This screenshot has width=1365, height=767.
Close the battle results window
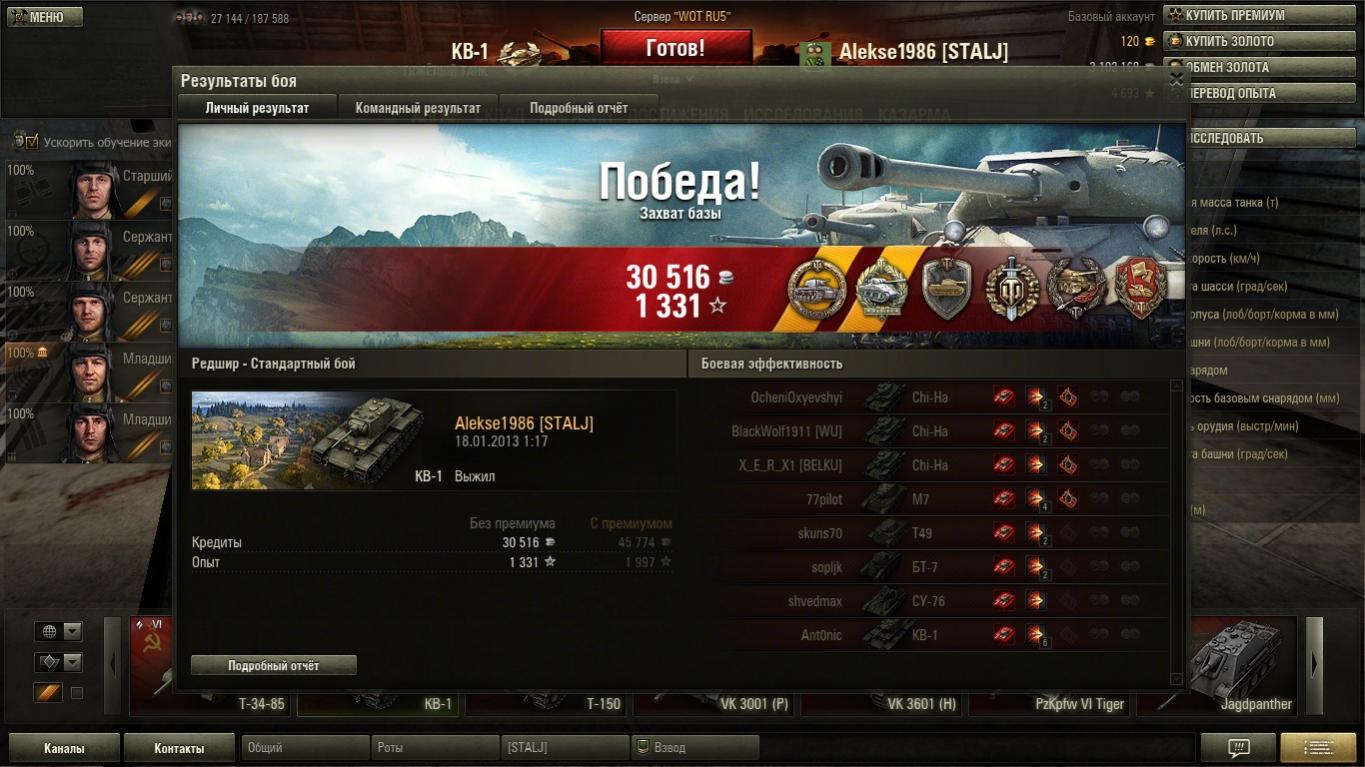click(1176, 78)
